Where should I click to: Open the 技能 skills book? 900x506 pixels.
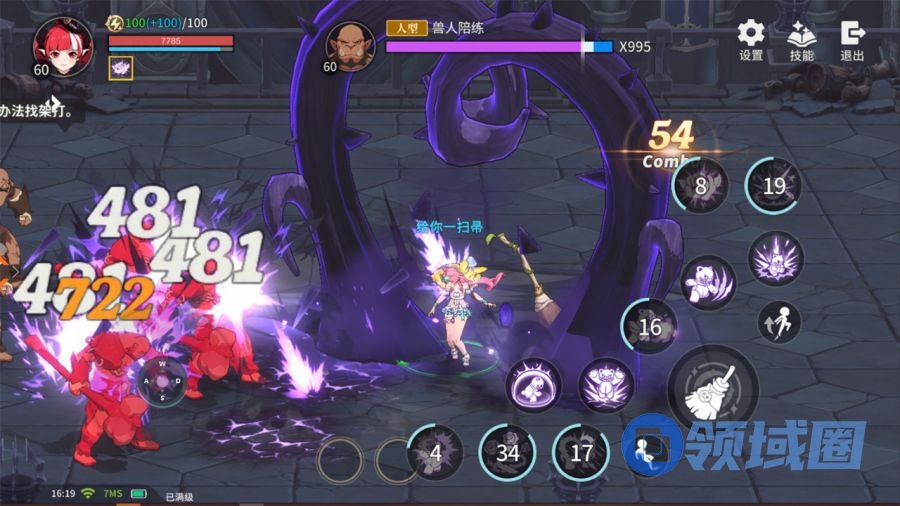[x=802, y=38]
